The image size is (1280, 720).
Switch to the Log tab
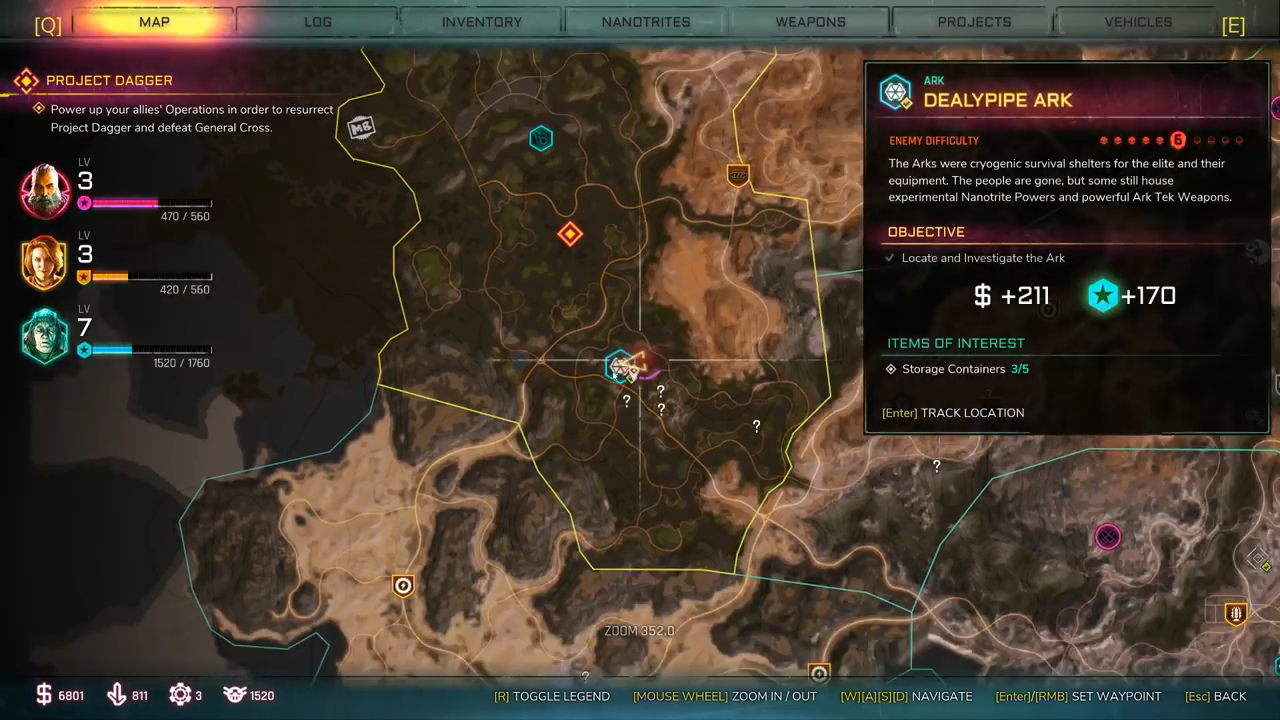[318, 22]
